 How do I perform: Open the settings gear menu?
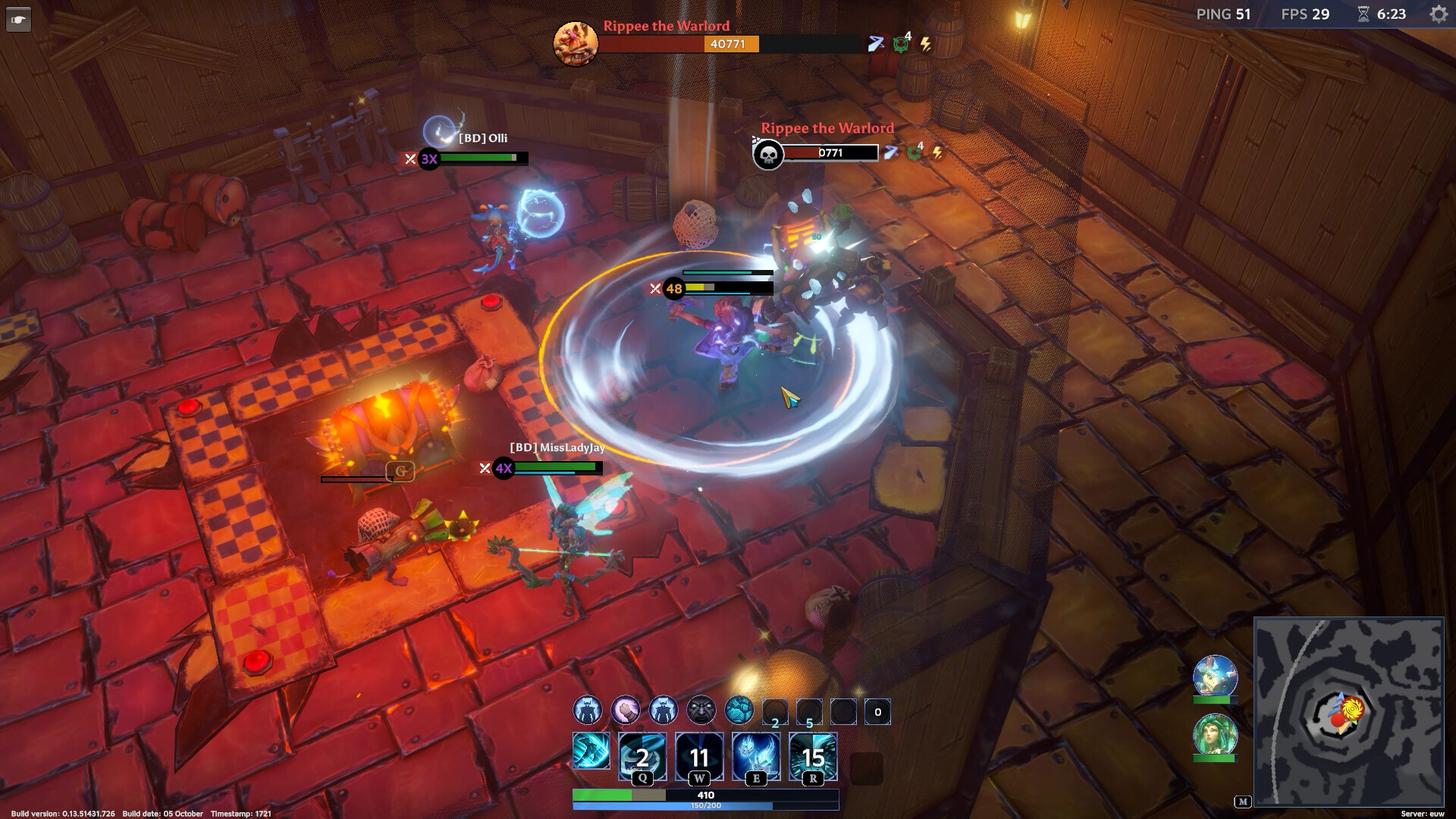coord(1438,14)
